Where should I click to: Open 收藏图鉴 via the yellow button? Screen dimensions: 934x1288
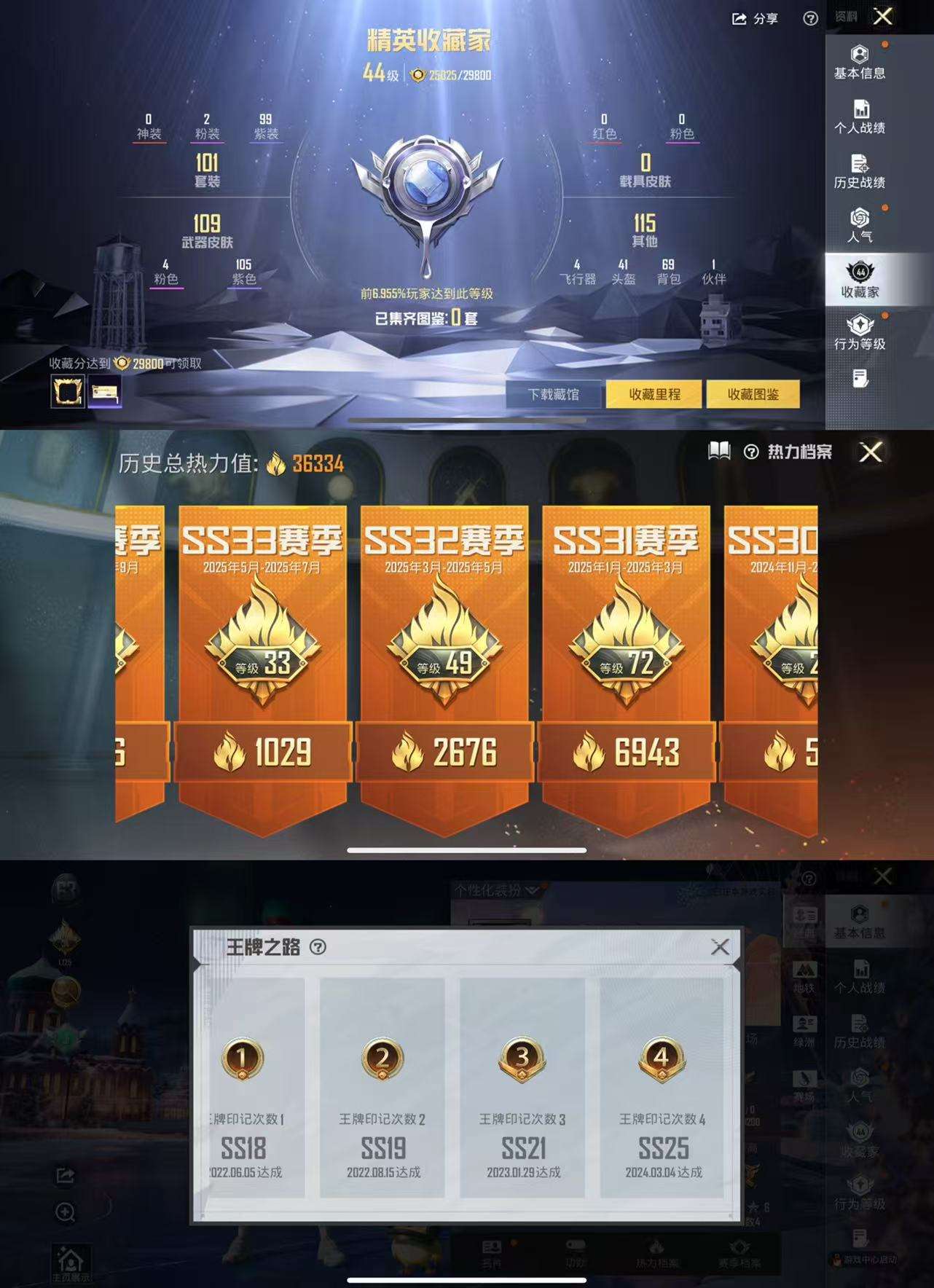coord(756,393)
